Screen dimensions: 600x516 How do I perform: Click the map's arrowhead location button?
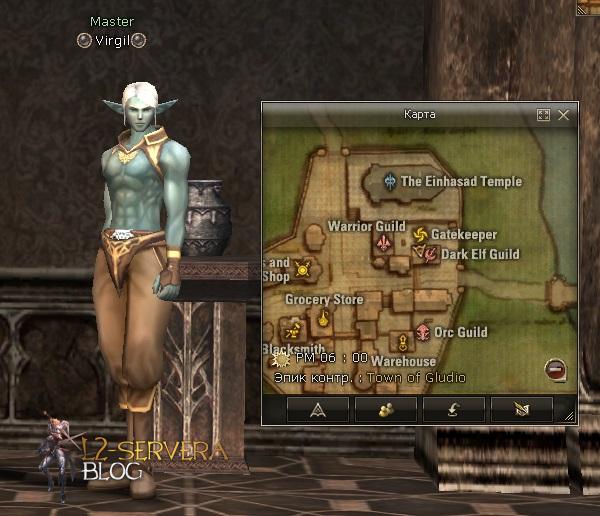coord(318,408)
